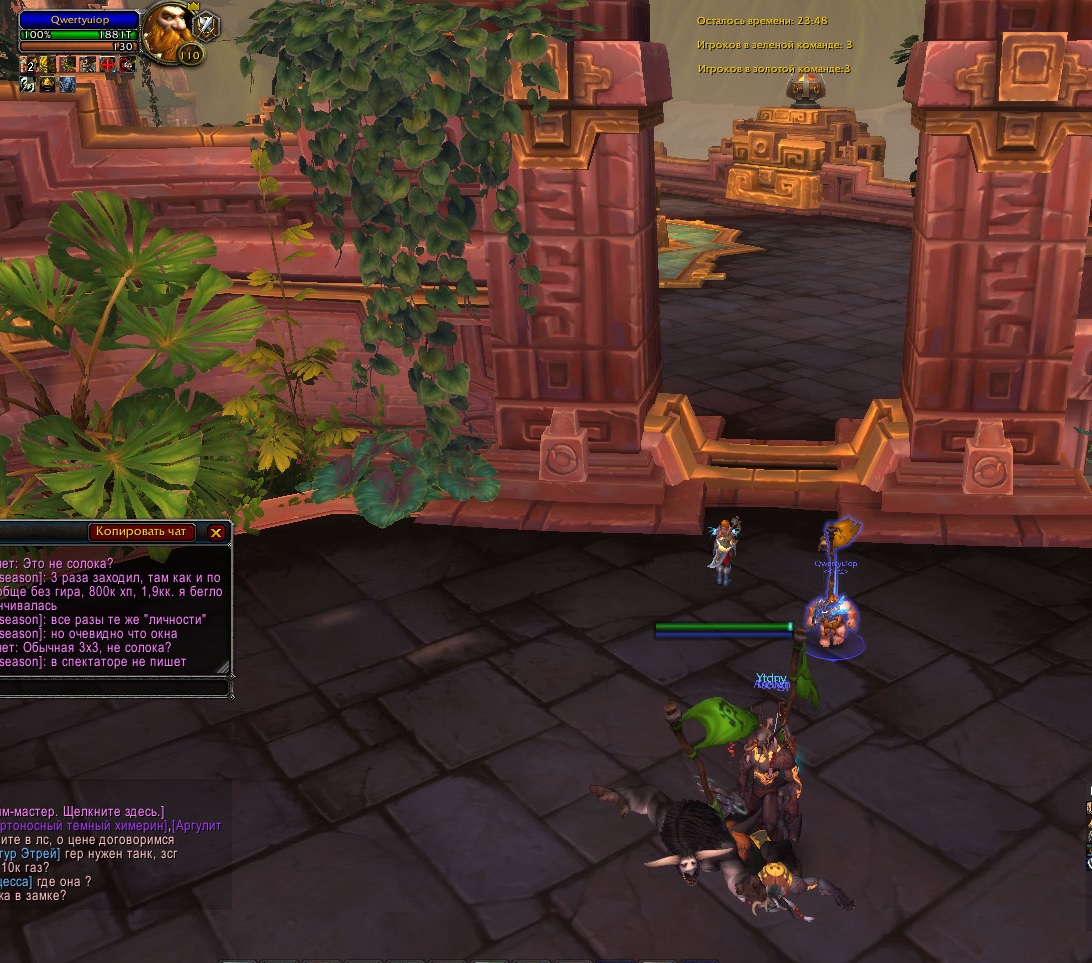Click the golden crown buff icon
The width and height of the screenshot is (1092, 963).
click(47, 85)
